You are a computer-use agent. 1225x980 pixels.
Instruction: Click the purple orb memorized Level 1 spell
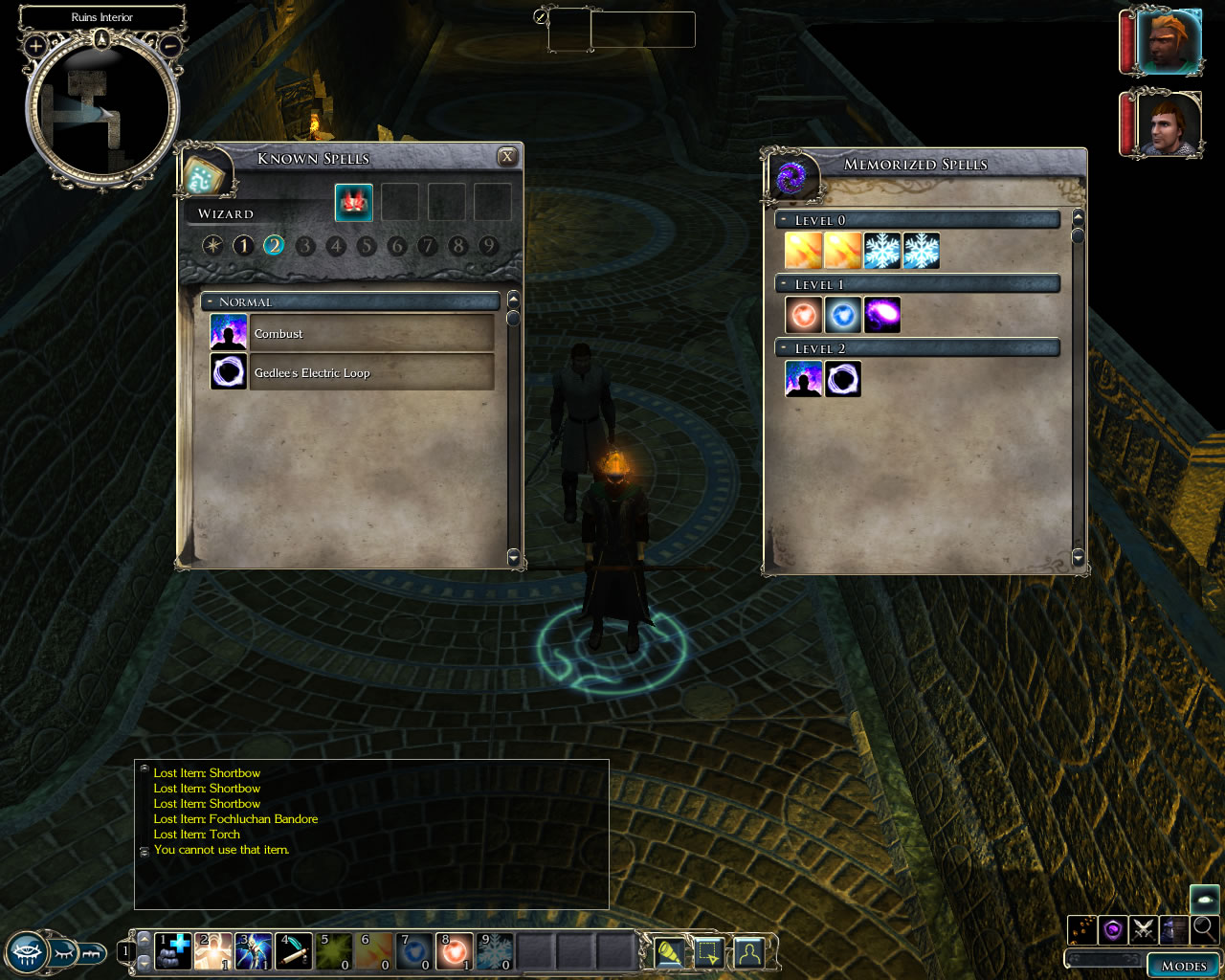tap(881, 315)
